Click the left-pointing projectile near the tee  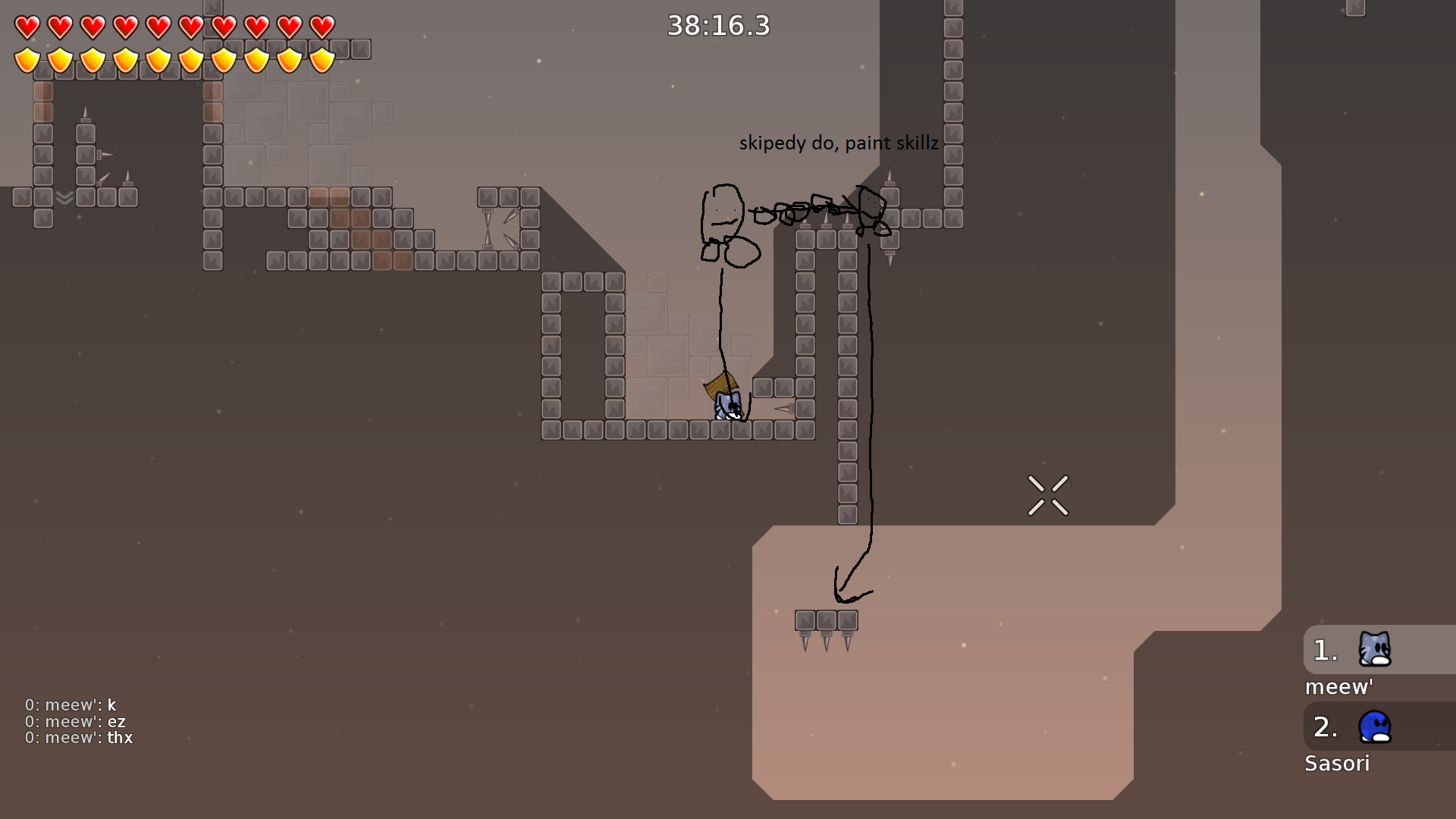pos(783,409)
